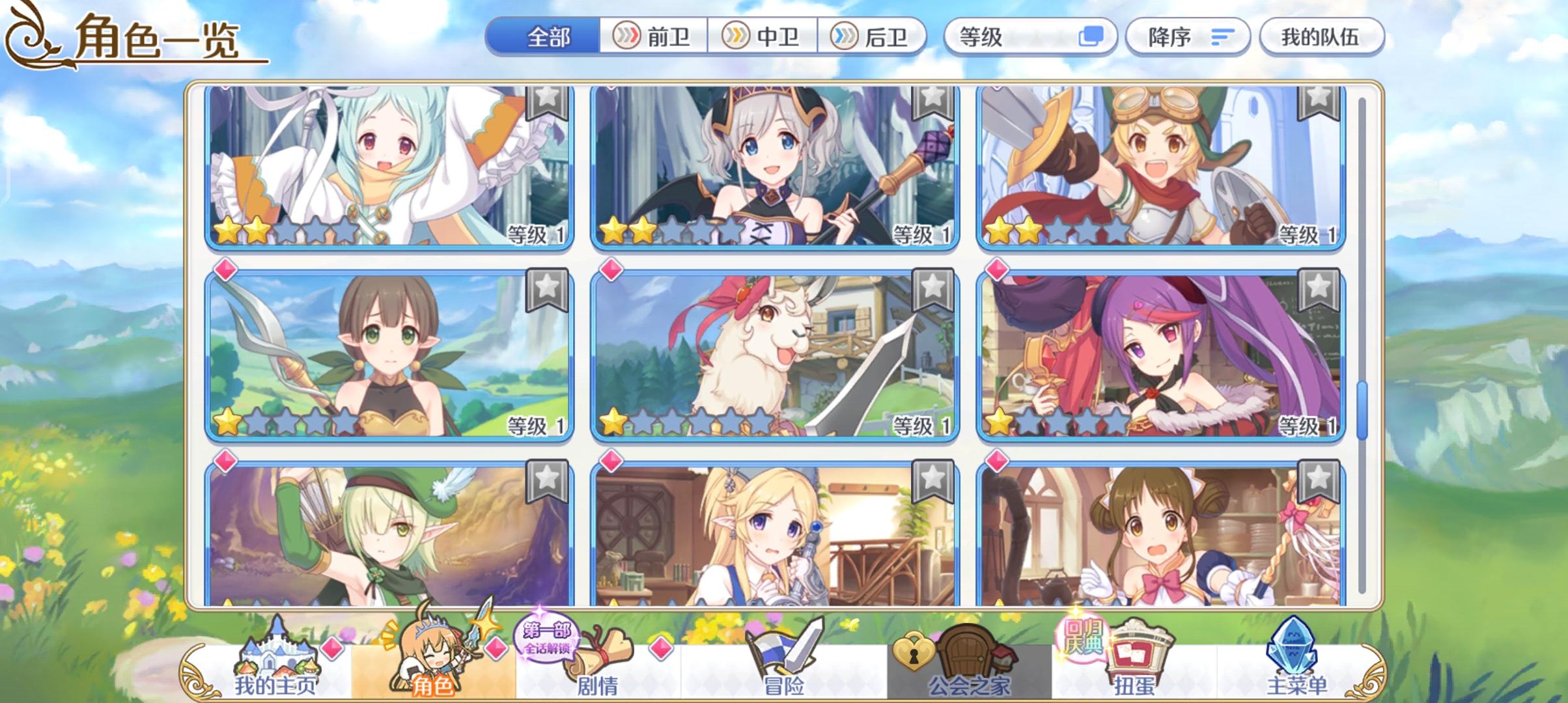Change sorting with the 降序 descending control
This screenshot has height=703, width=1568.
click(x=1186, y=37)
